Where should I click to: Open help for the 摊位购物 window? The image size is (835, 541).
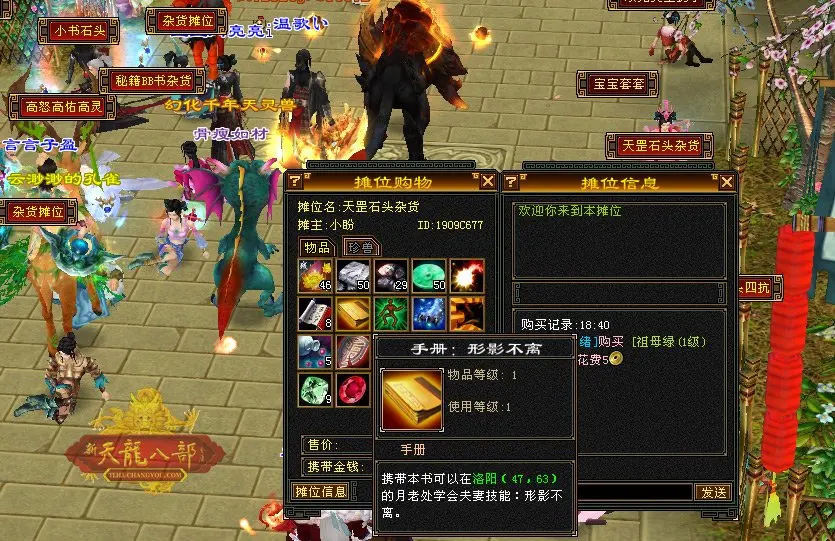[295, 181]
